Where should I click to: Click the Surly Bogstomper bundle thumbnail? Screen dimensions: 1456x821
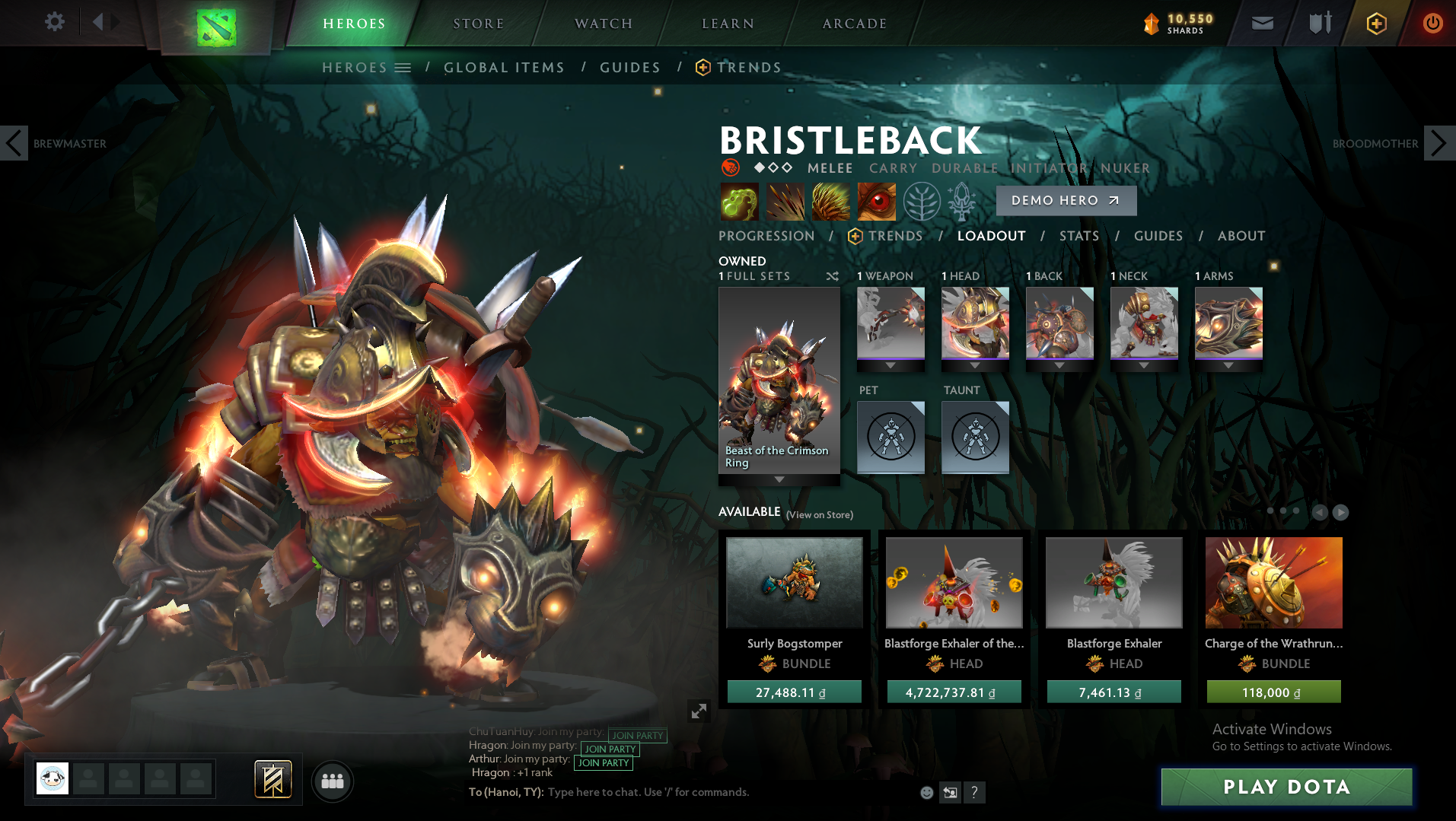pyautogui.click(x=794, y=583)
